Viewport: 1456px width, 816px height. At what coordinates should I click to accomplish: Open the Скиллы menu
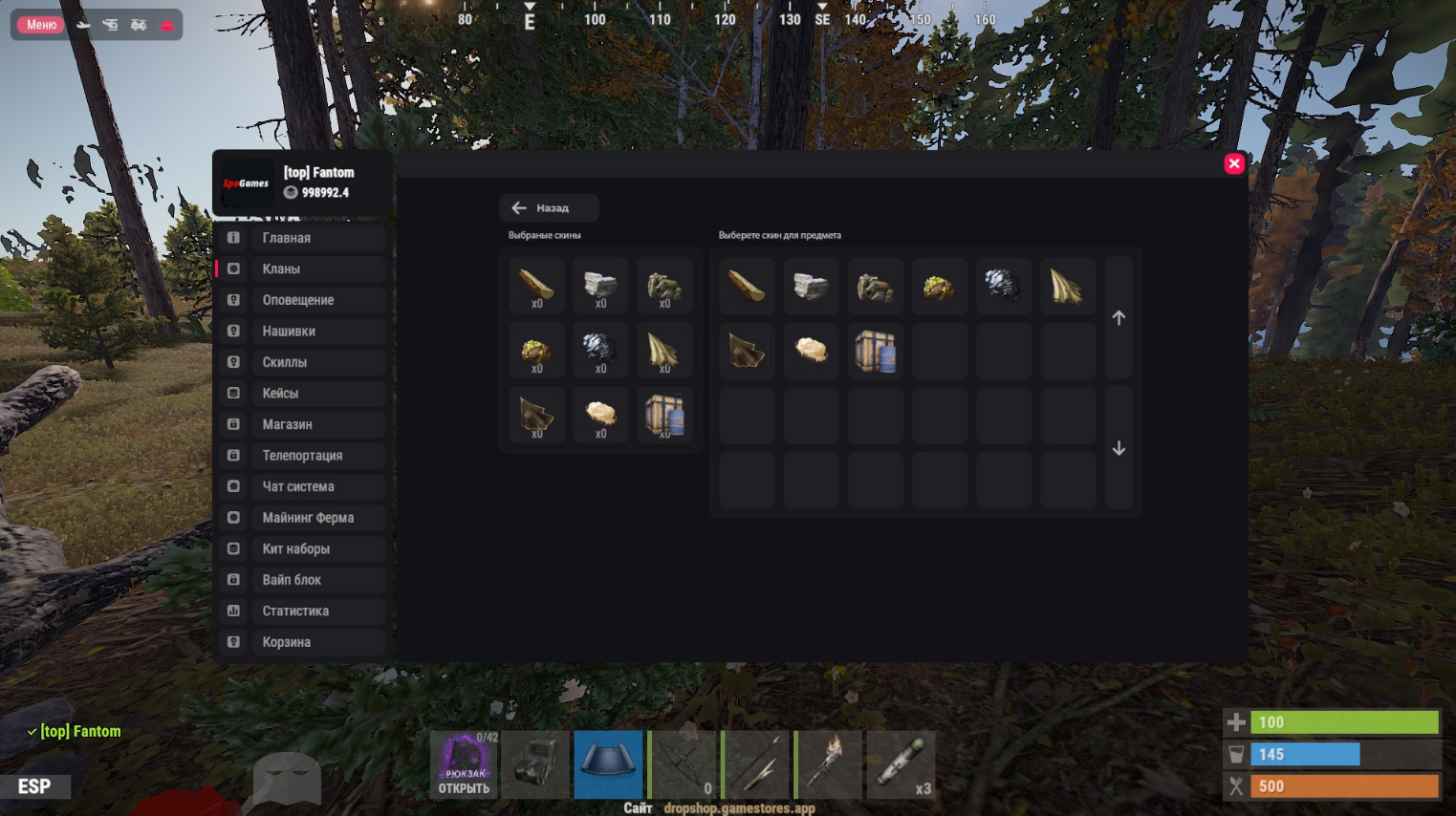[x=301, y=362]
